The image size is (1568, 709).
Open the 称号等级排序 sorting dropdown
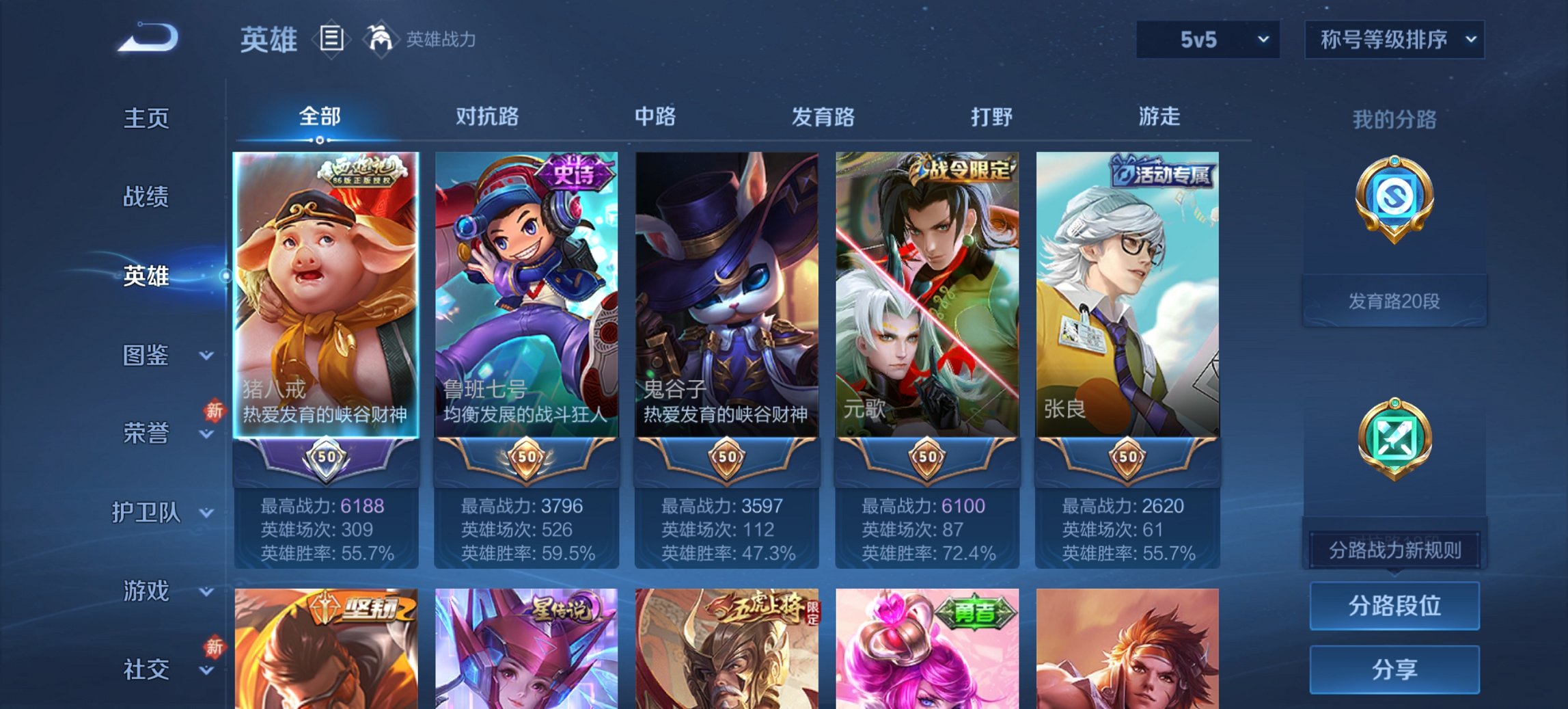[1393, 40]
